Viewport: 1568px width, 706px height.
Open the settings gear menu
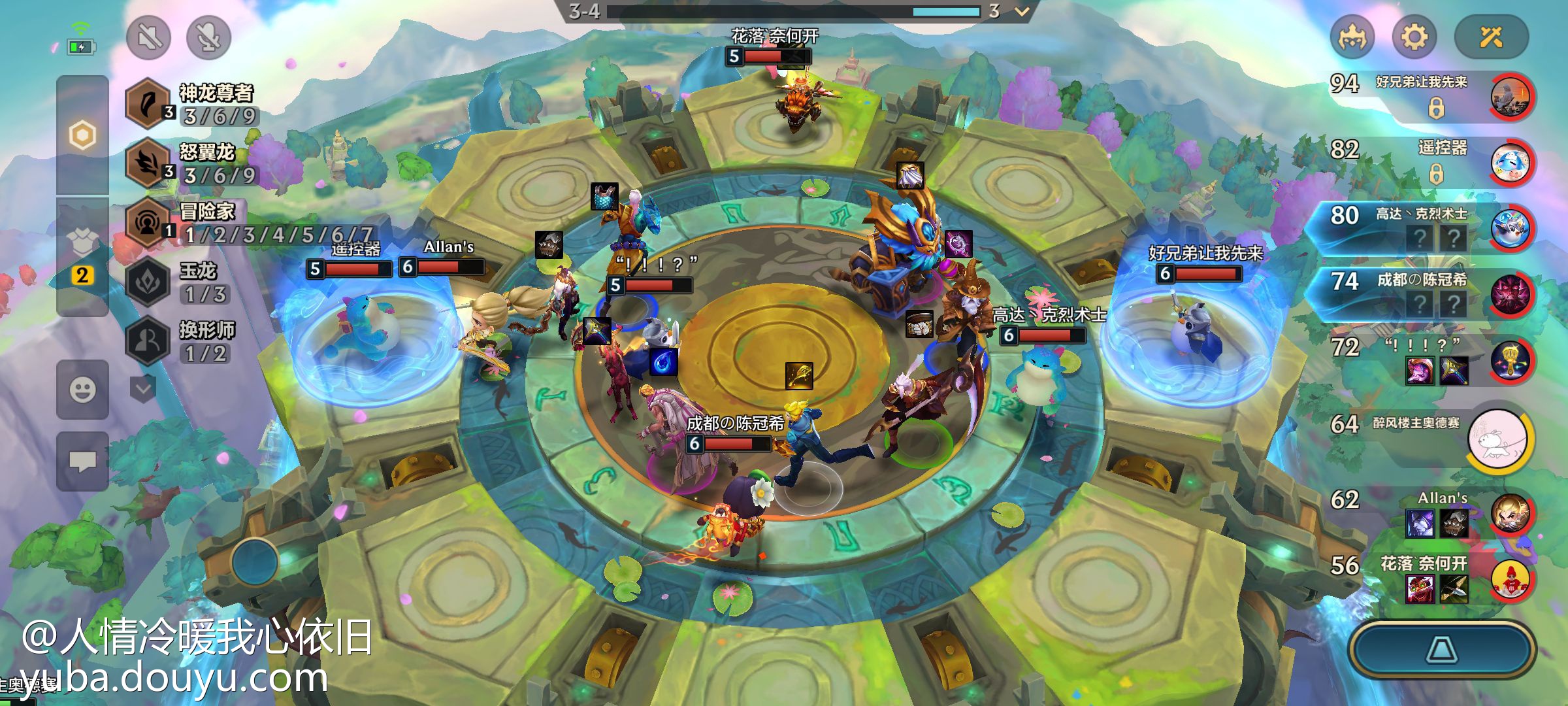pyautogui.click(x=1414, y=37)
